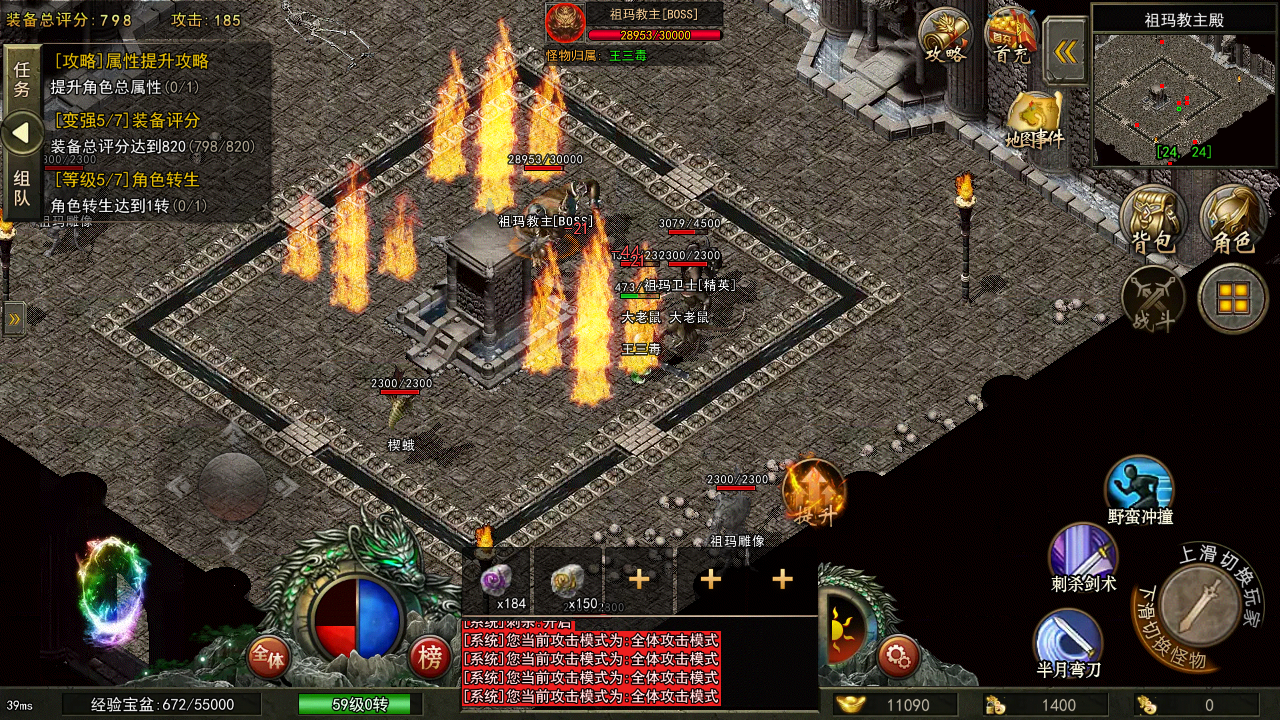Open the 地图事件 map events icon
The height and width of the screenshot is (720, 1280).
coord(1034,118)
